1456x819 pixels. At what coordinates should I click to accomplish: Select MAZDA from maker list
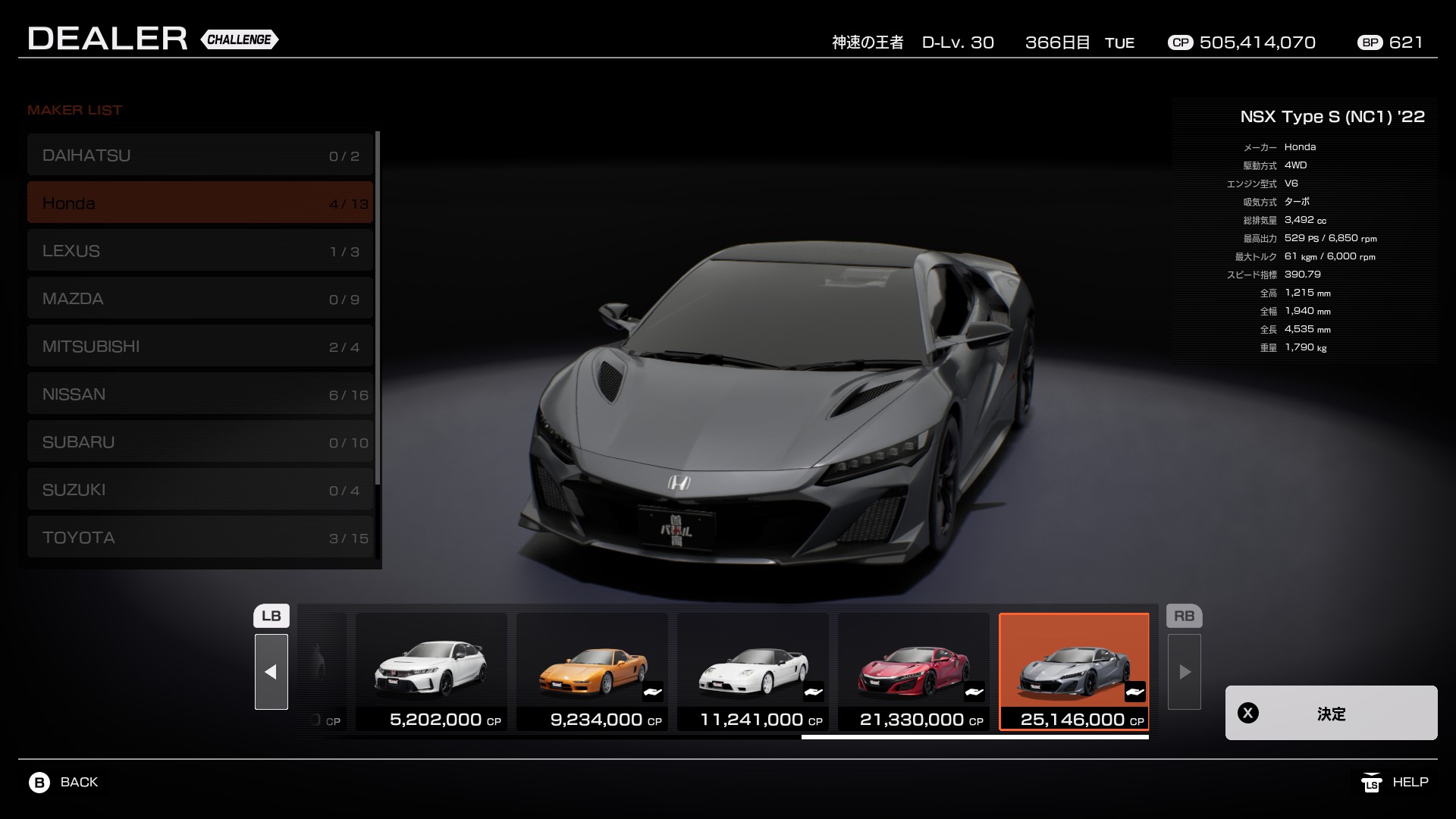pyautogui.click(x=200, y=299)
